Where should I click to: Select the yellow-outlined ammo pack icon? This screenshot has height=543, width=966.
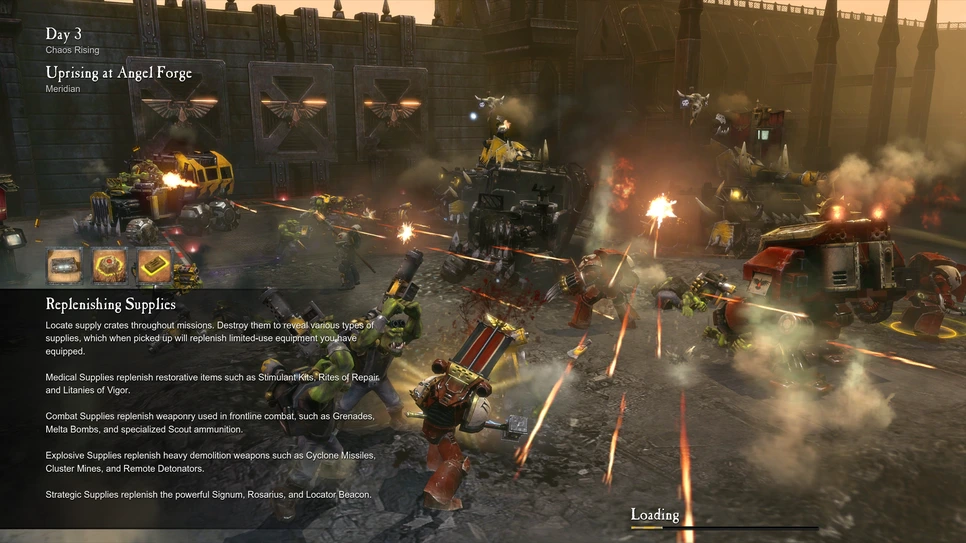click(x=154, y=265)
